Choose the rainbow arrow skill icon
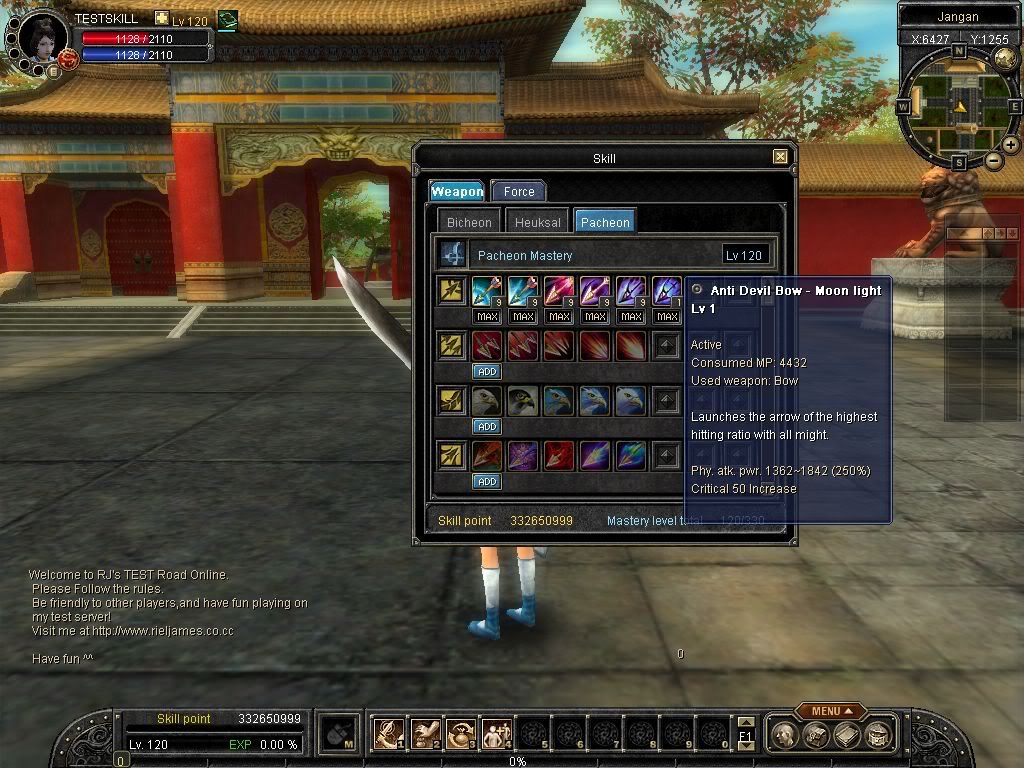 pos(630,456)
